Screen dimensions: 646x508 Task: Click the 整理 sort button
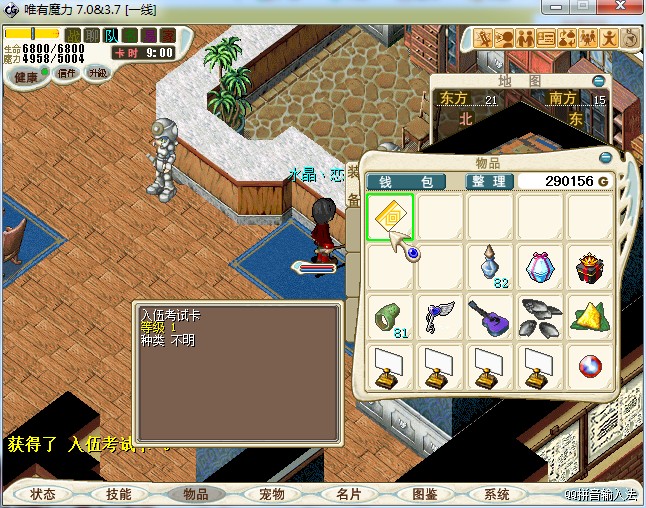point(491,182)
